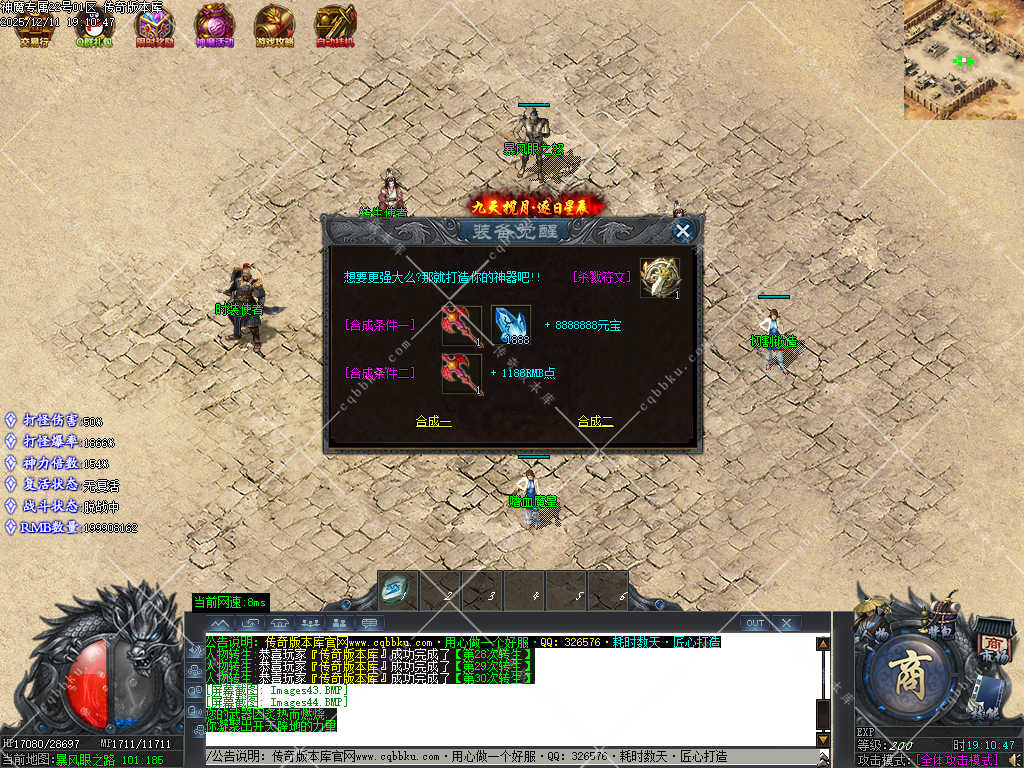Screen dimensions: 1024x768
Task: Choose the 合成一 crafting option
Action: pos(433,422)
